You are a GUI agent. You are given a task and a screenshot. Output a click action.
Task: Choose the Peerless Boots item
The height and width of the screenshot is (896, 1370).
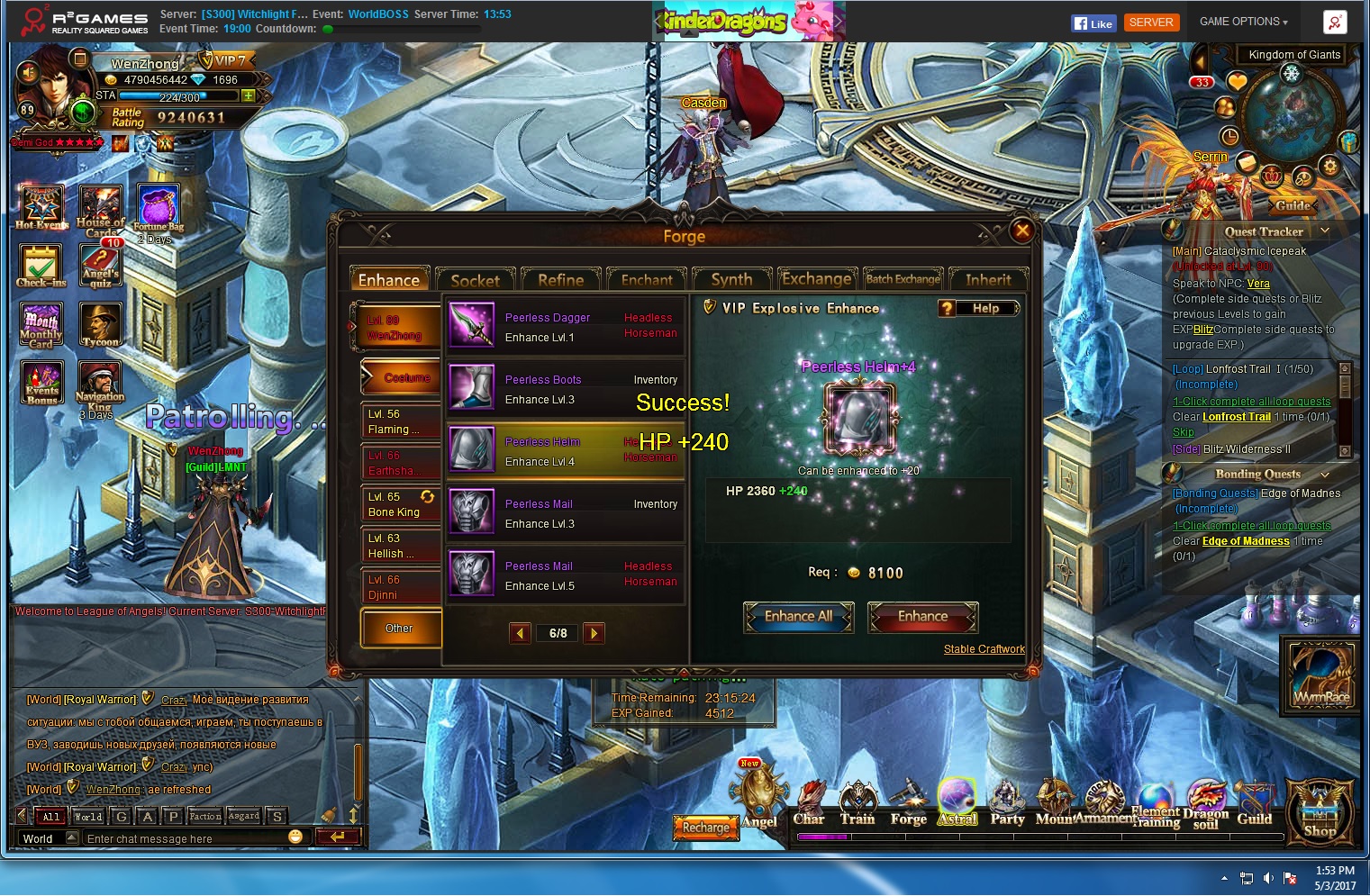tap(565, 389)
